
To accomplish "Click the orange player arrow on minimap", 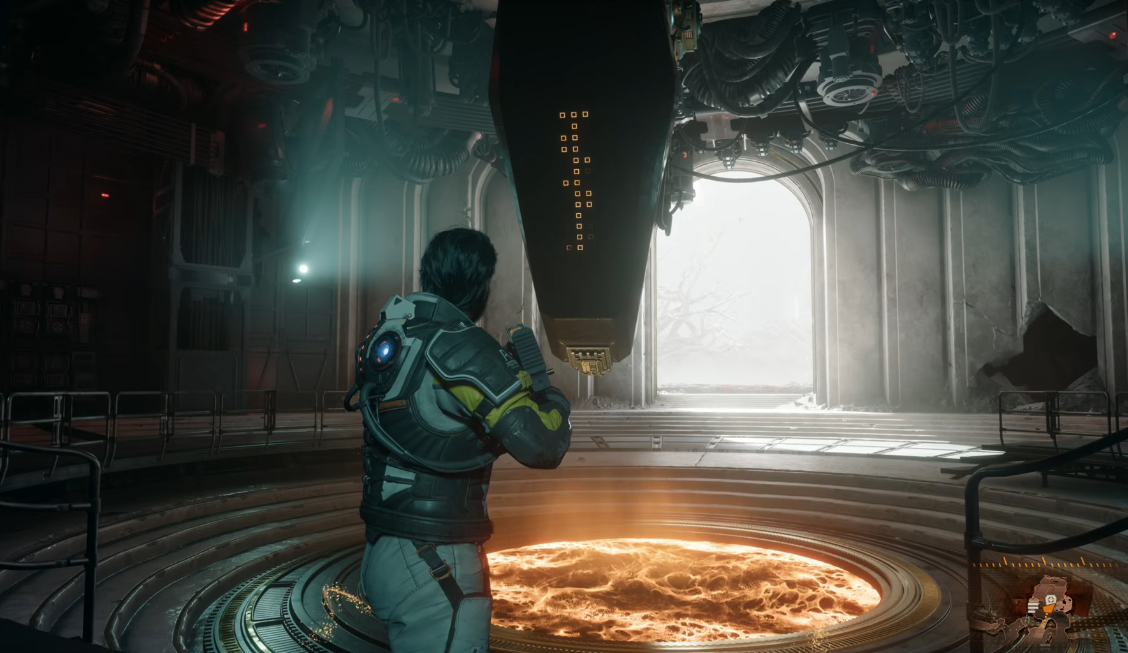I will tap(1048, 609).
